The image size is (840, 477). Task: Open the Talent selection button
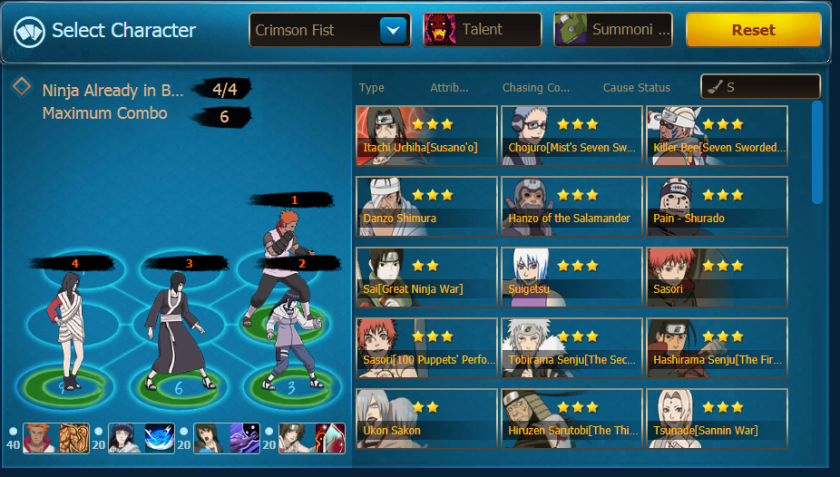click(x=483, y=30)
